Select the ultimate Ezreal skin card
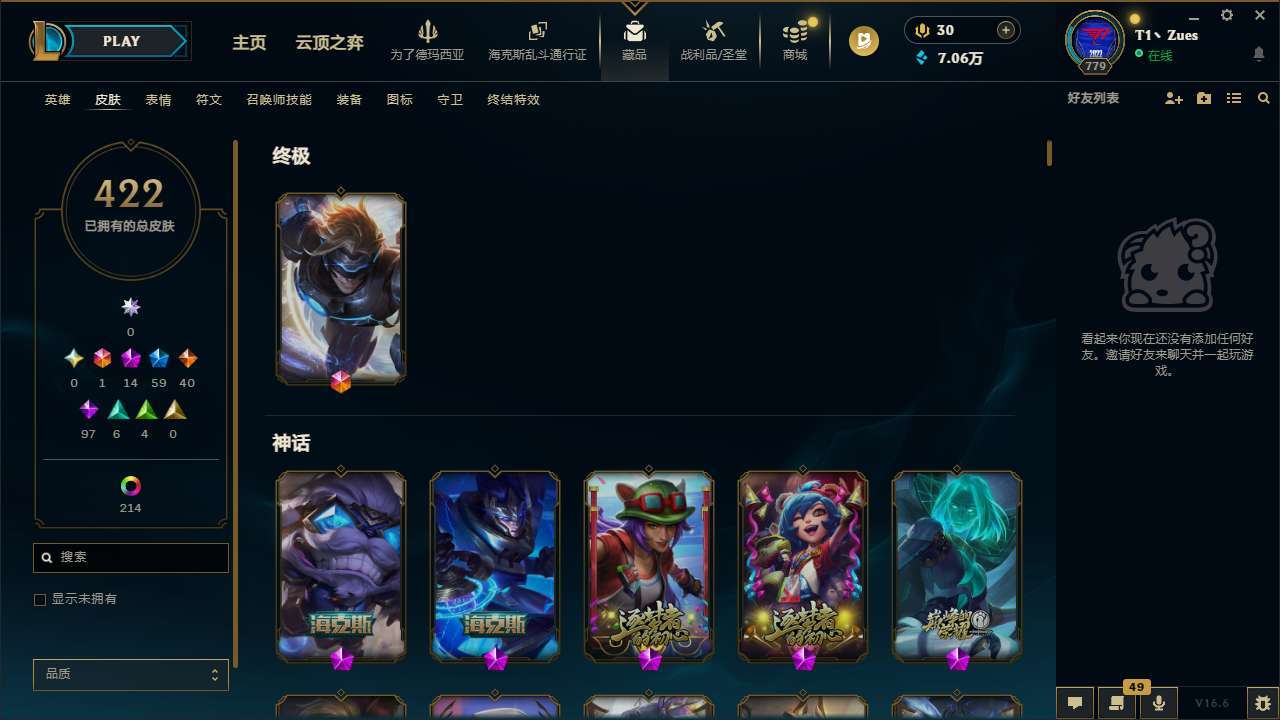Image resolution: width=1280 pixels, height=720 pixels. coord(340,289)
